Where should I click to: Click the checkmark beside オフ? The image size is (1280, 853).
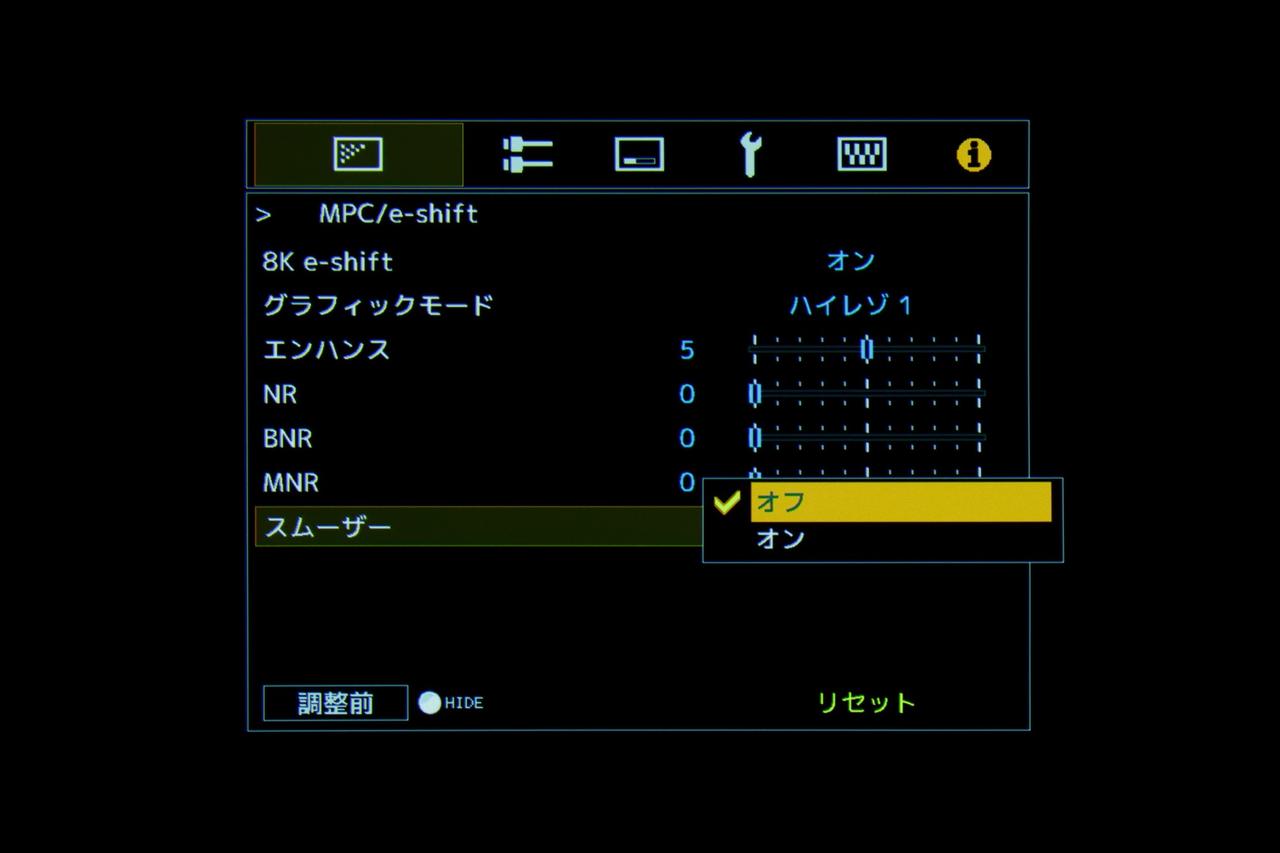(725, 503)
